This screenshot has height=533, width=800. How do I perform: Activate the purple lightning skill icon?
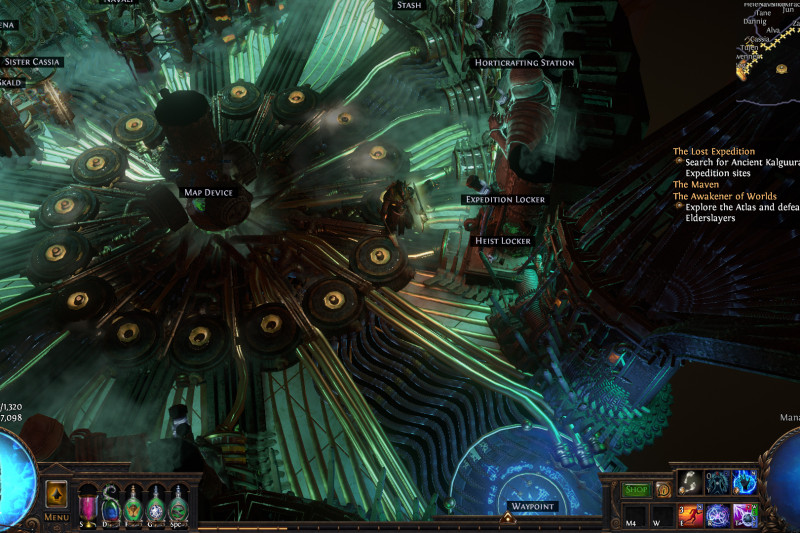click(745, 515)
